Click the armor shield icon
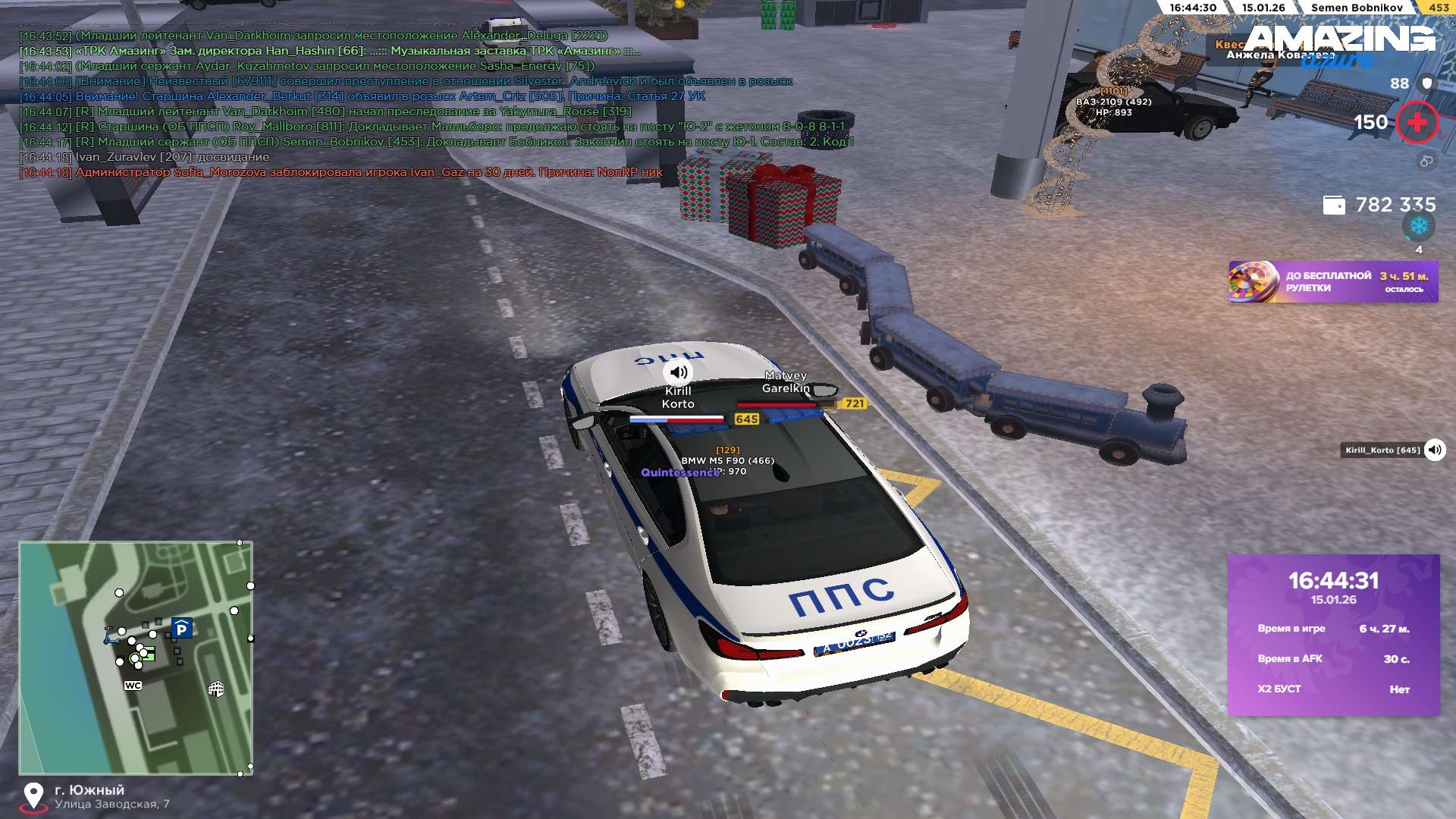1456x819 pixels. (1427, 83)
